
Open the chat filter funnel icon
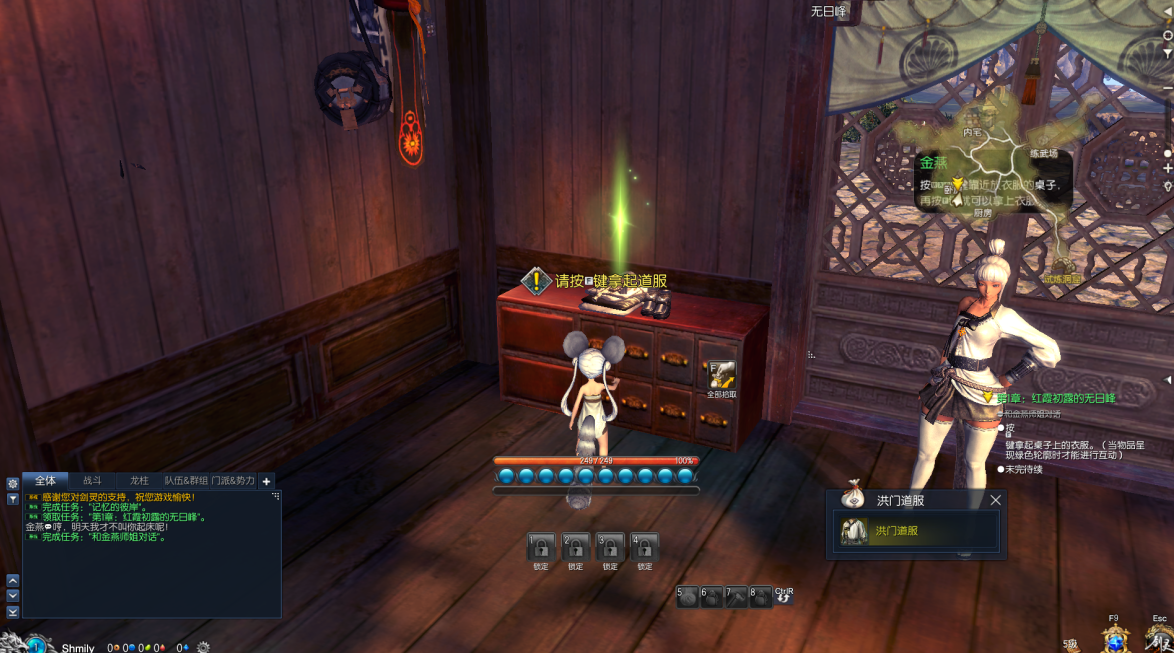click(x=13, y=498)
